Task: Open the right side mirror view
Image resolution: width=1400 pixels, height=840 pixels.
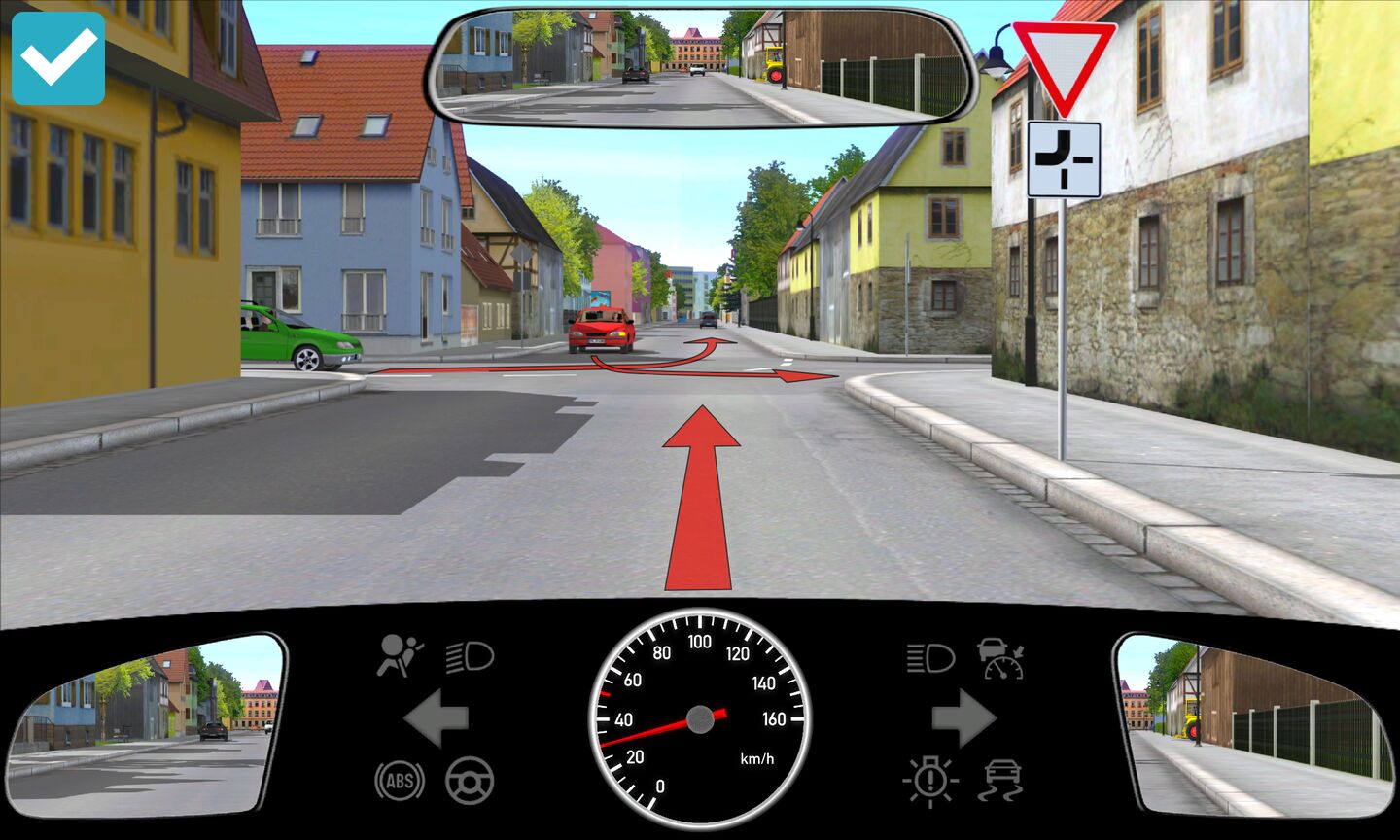Action: pyautogui.click(x=1254, y=724)
